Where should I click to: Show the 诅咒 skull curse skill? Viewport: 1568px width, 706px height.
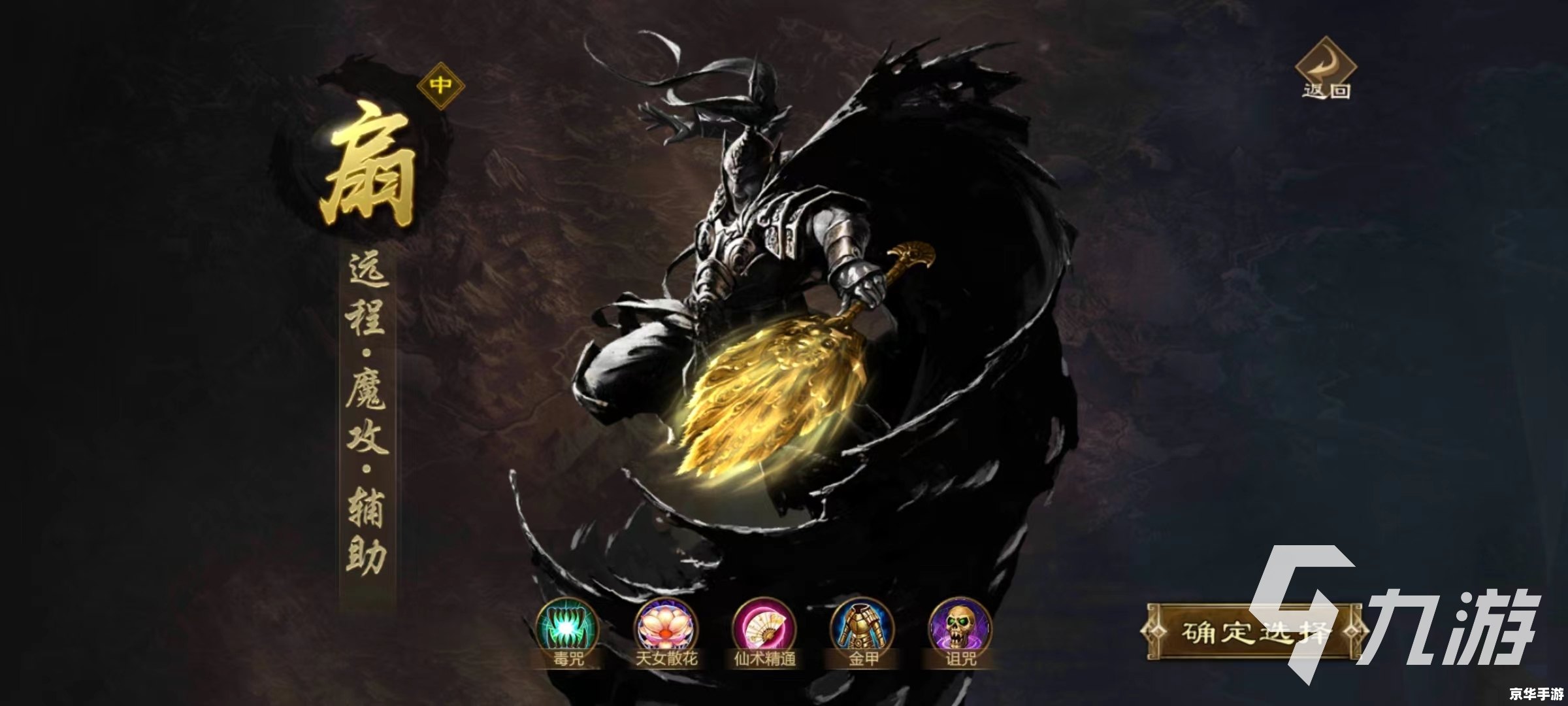tap(960, 628)
